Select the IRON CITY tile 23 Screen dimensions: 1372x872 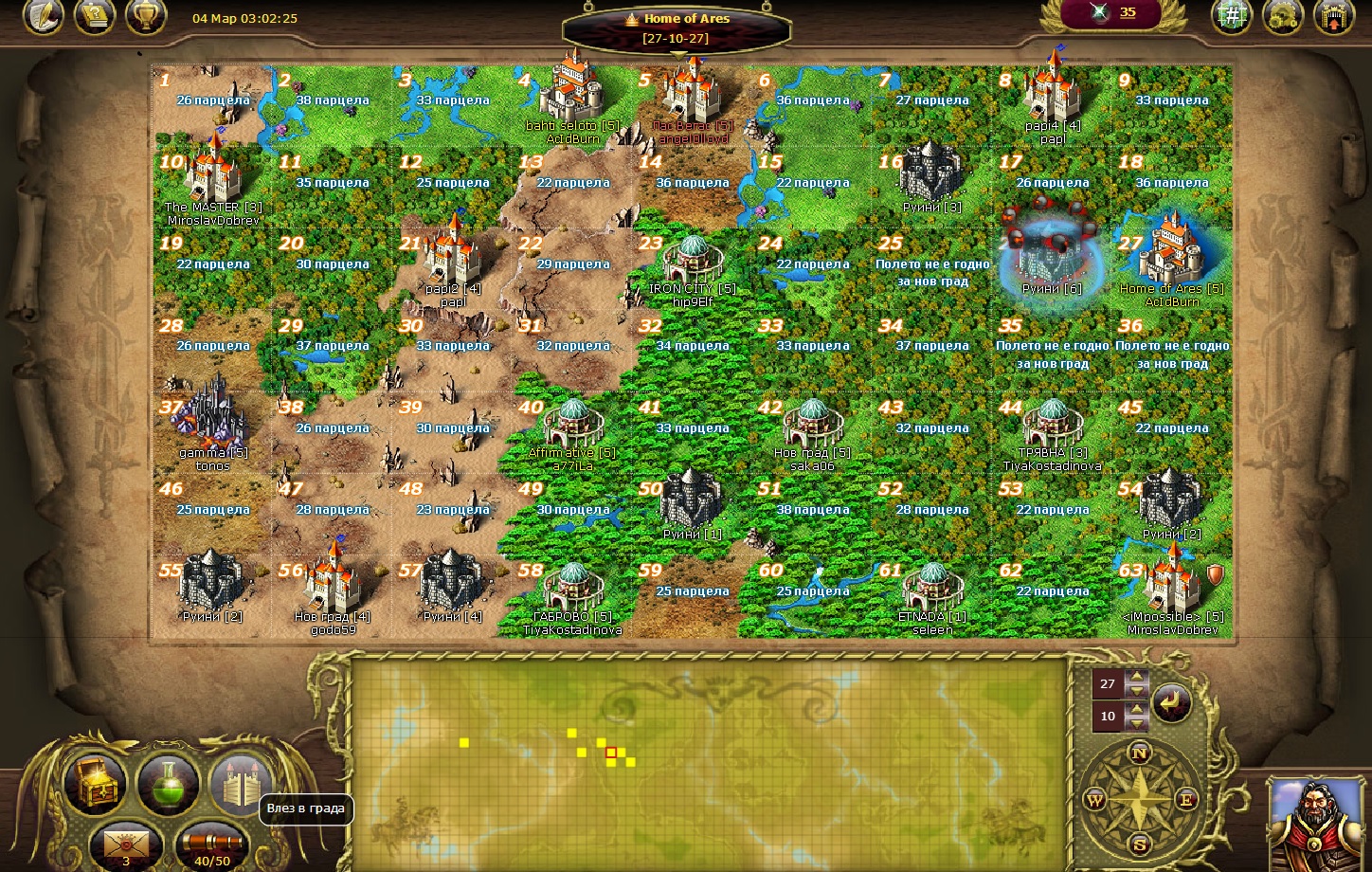[x=692, y=267]
